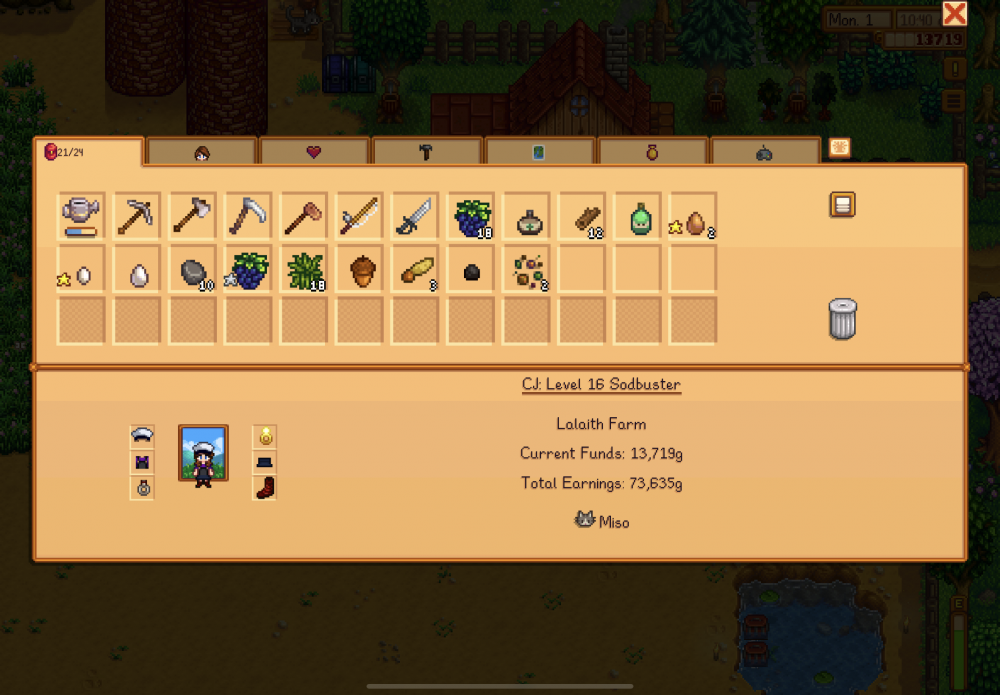Pick the lump of coal
The height and width of the screenshot is (695, 1000).
pyautogui.click(x=472, y=270)
